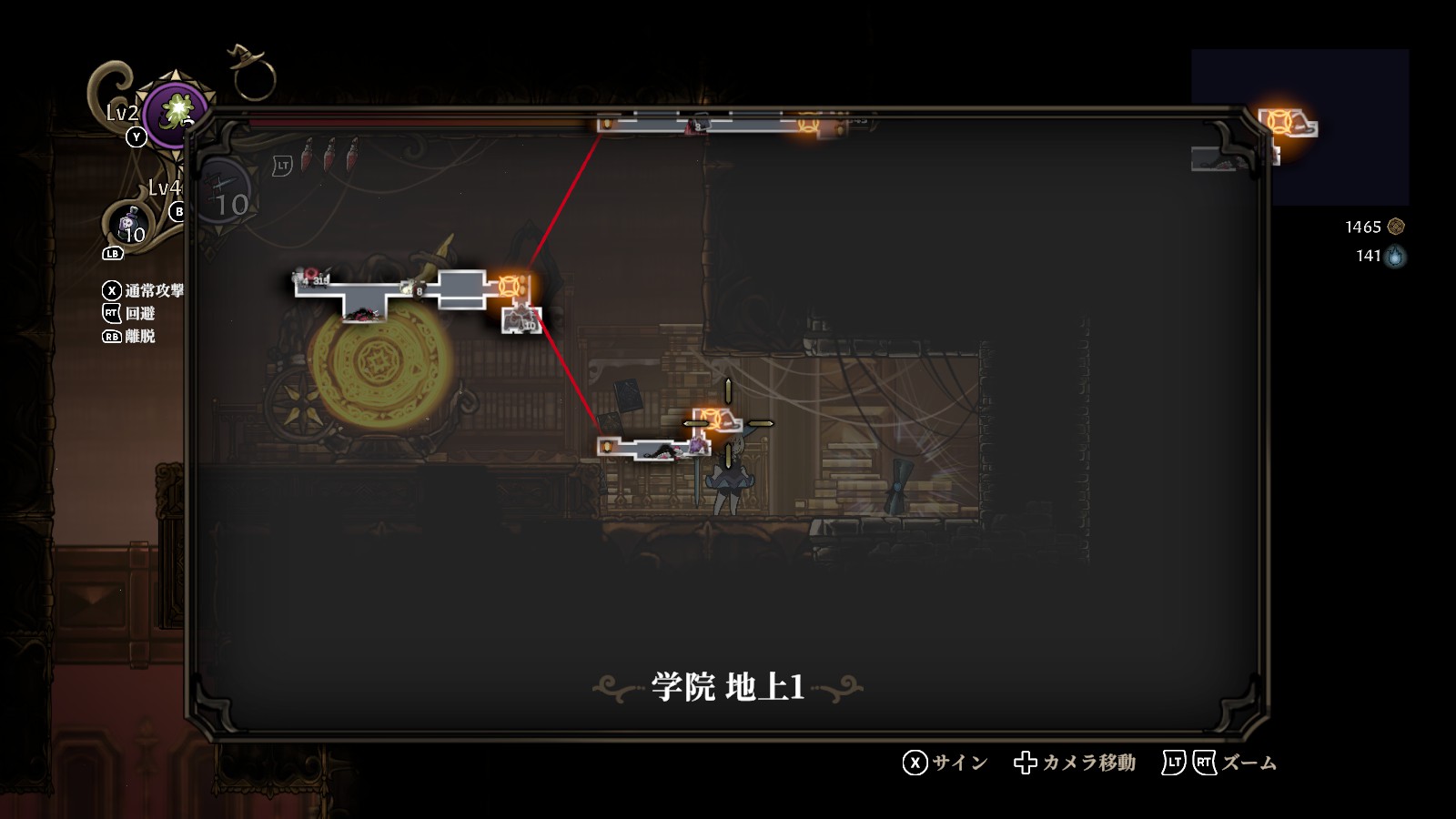Open the minimap in the corner
Image resolution: width=1456 pixels, height=819 pixels.
pyautogui.click(x=1299, y=127)
